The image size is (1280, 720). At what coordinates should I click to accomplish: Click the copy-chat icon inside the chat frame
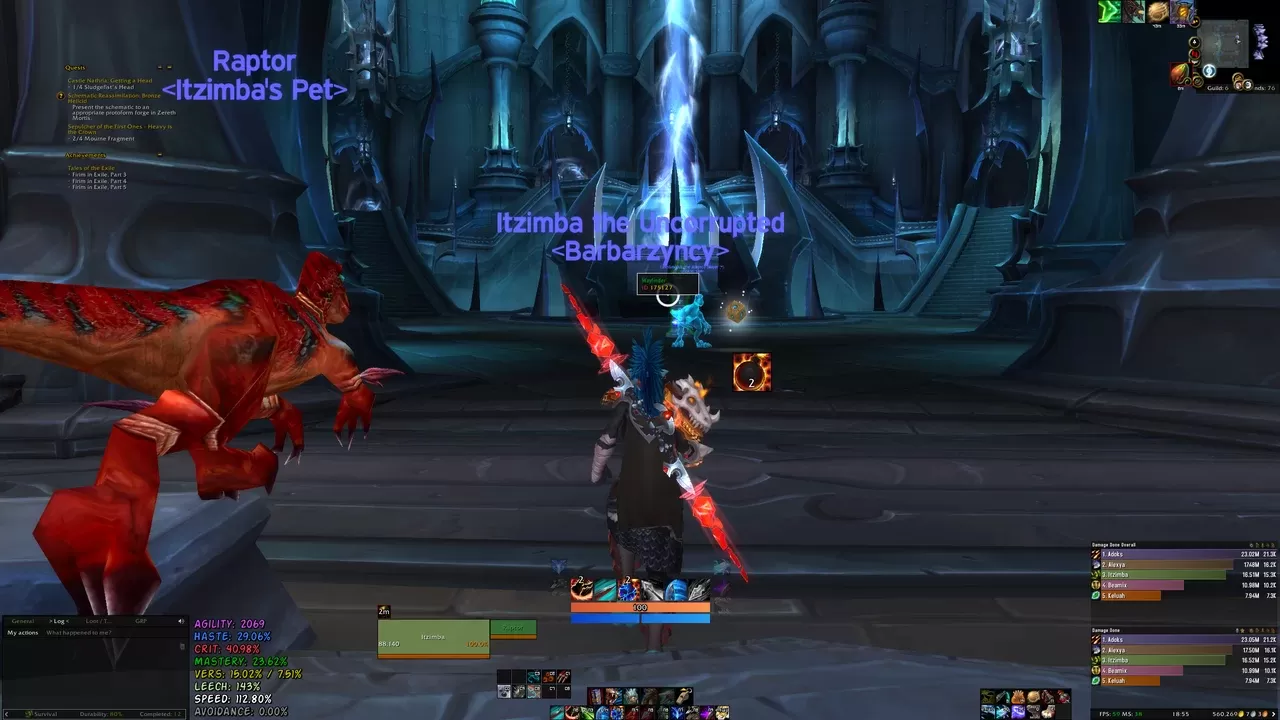(x=182, y=644)
